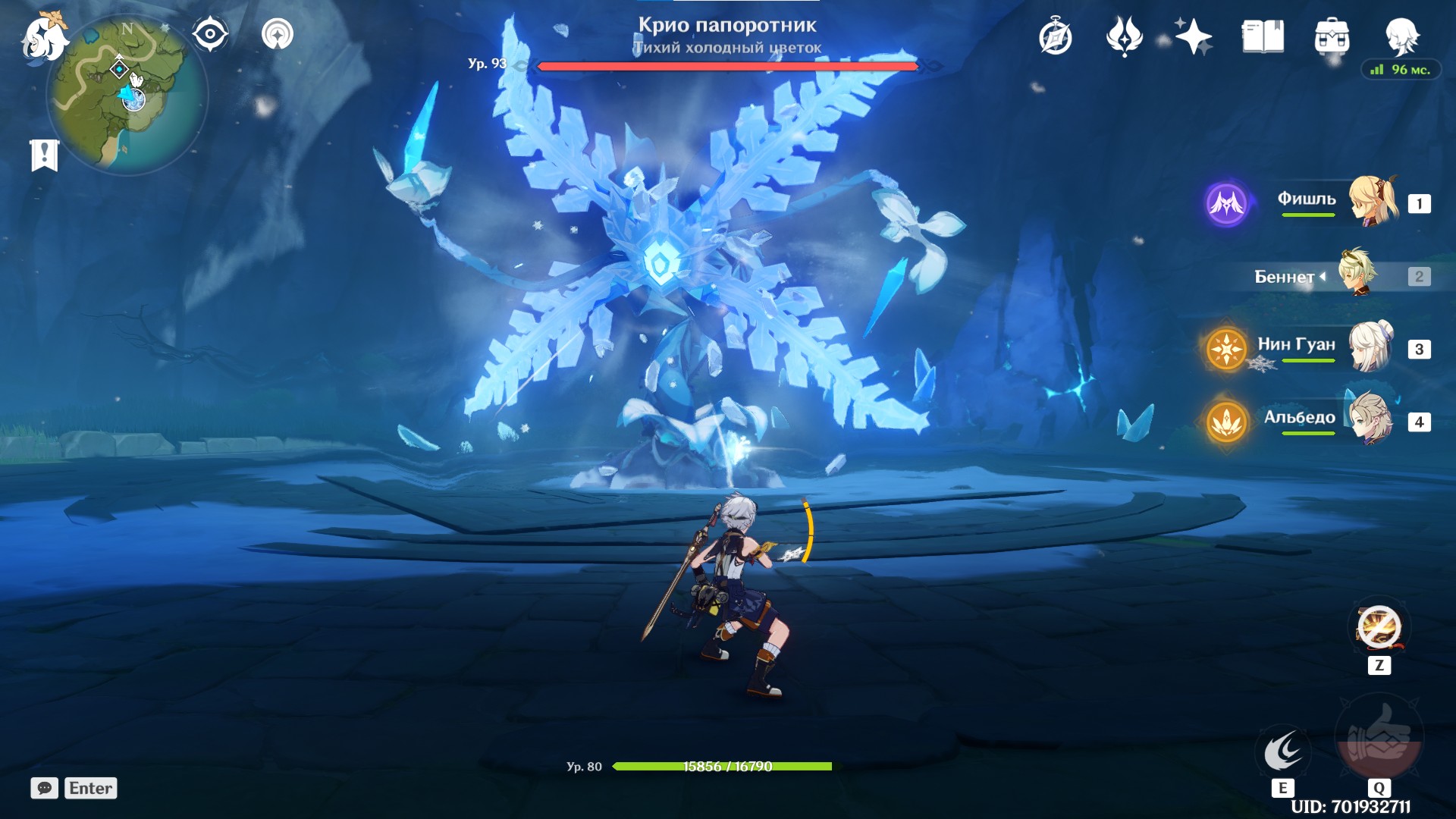Trigger Фишль's purple elemental burst icon
Image resolution: width=1456 pixels, height=819 pixels.
(x=1226, y=203)
